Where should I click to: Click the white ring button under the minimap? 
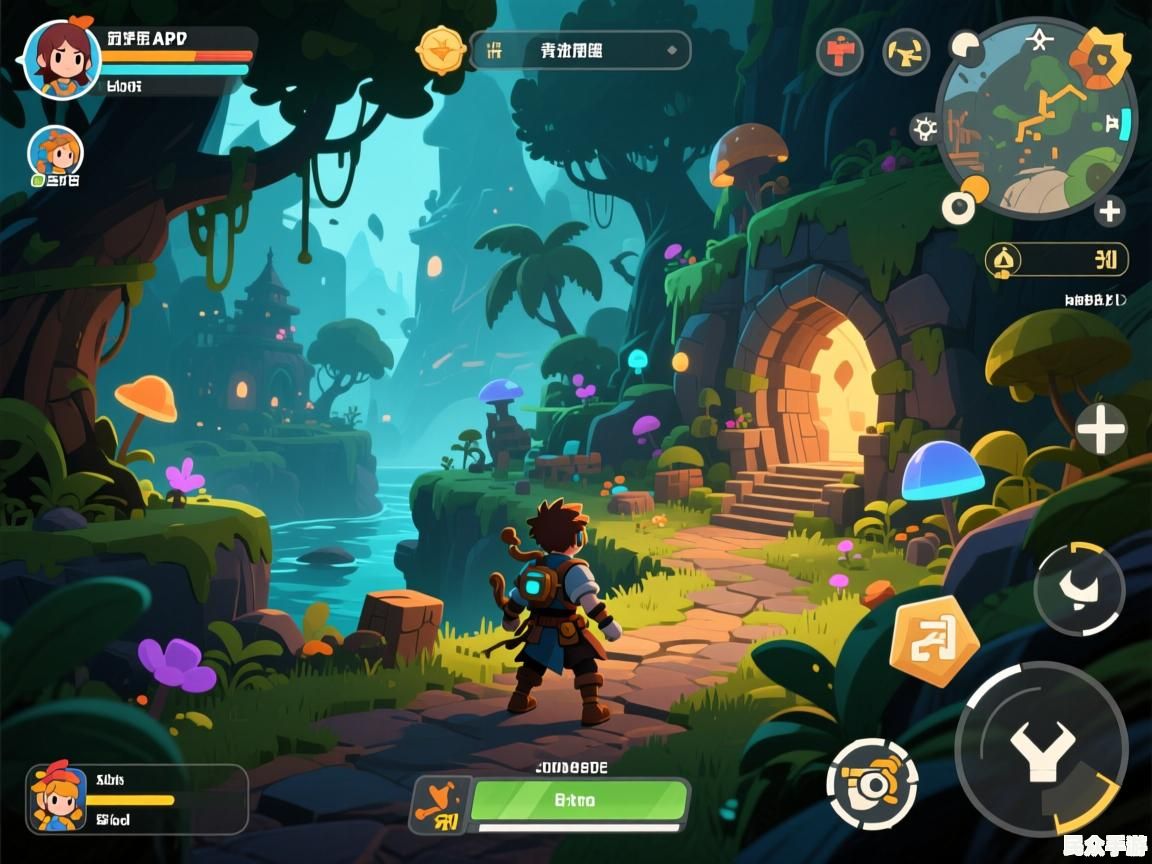click(x=958, y=207)
